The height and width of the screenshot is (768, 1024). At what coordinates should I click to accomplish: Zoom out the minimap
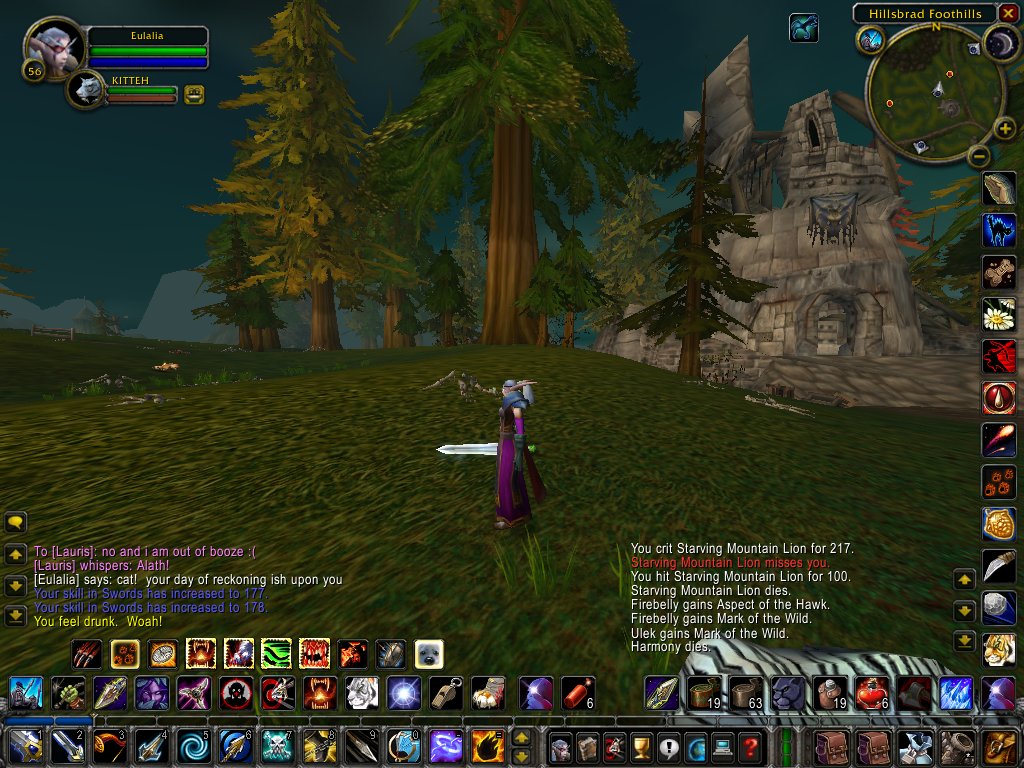tap(979, 156)
